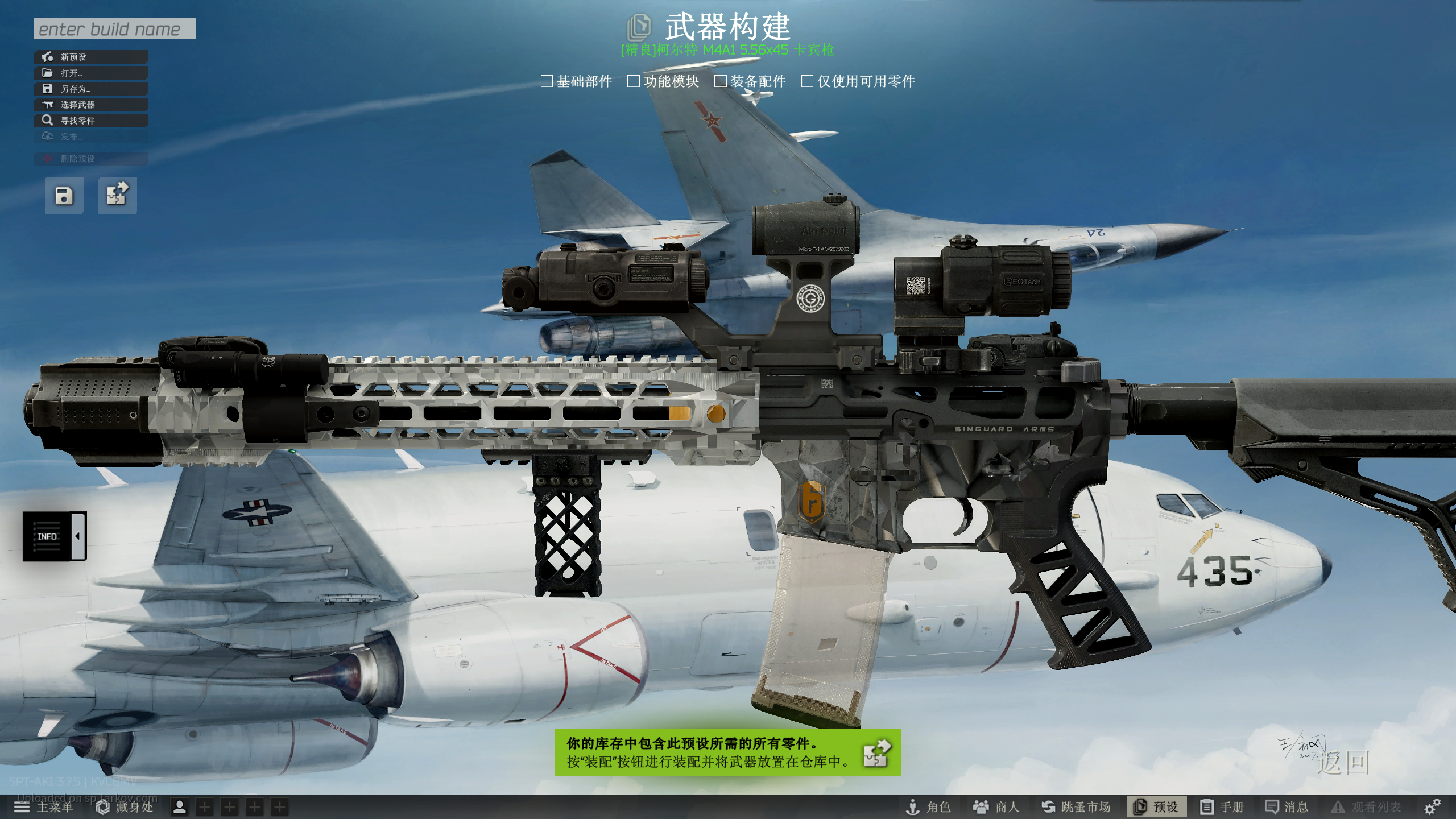Viewport: 1456px width, 819px height.
Task: Enable 仅使用可用零件 checkbox
Action: [807, 81]
